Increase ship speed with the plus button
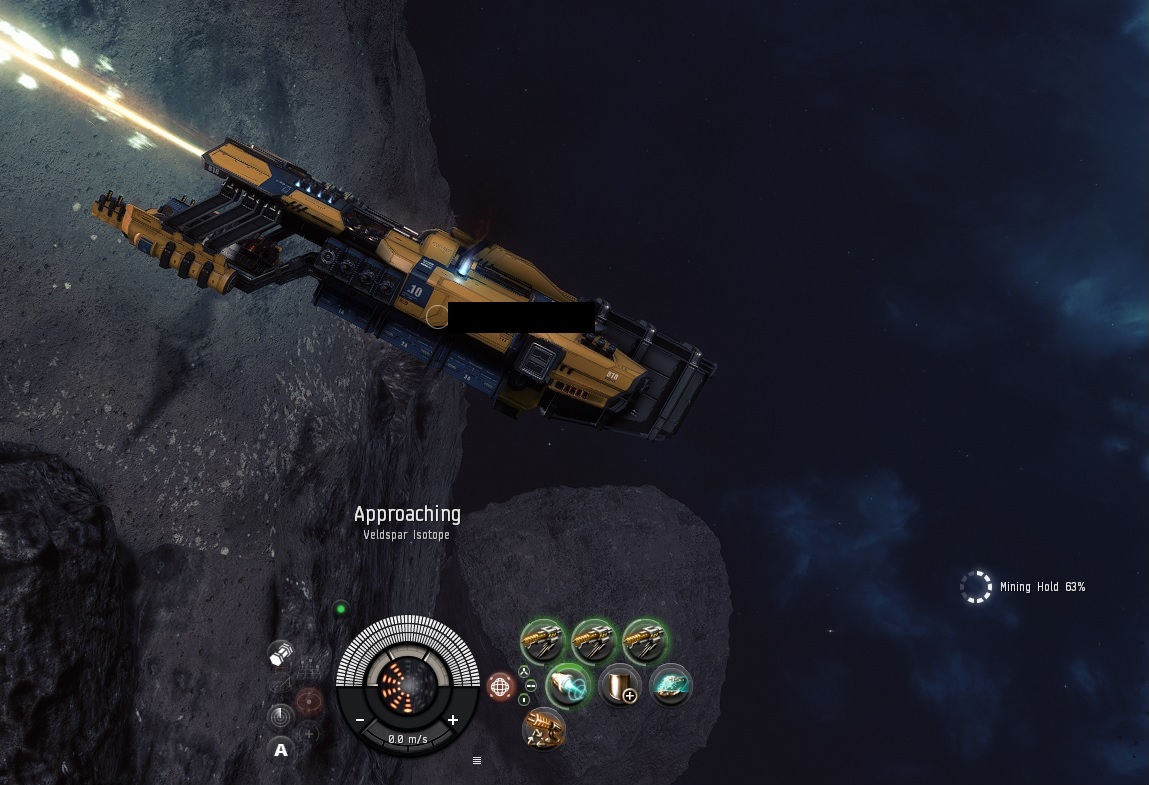This screenshot has width=1149, height=785. tap(452, 720)
